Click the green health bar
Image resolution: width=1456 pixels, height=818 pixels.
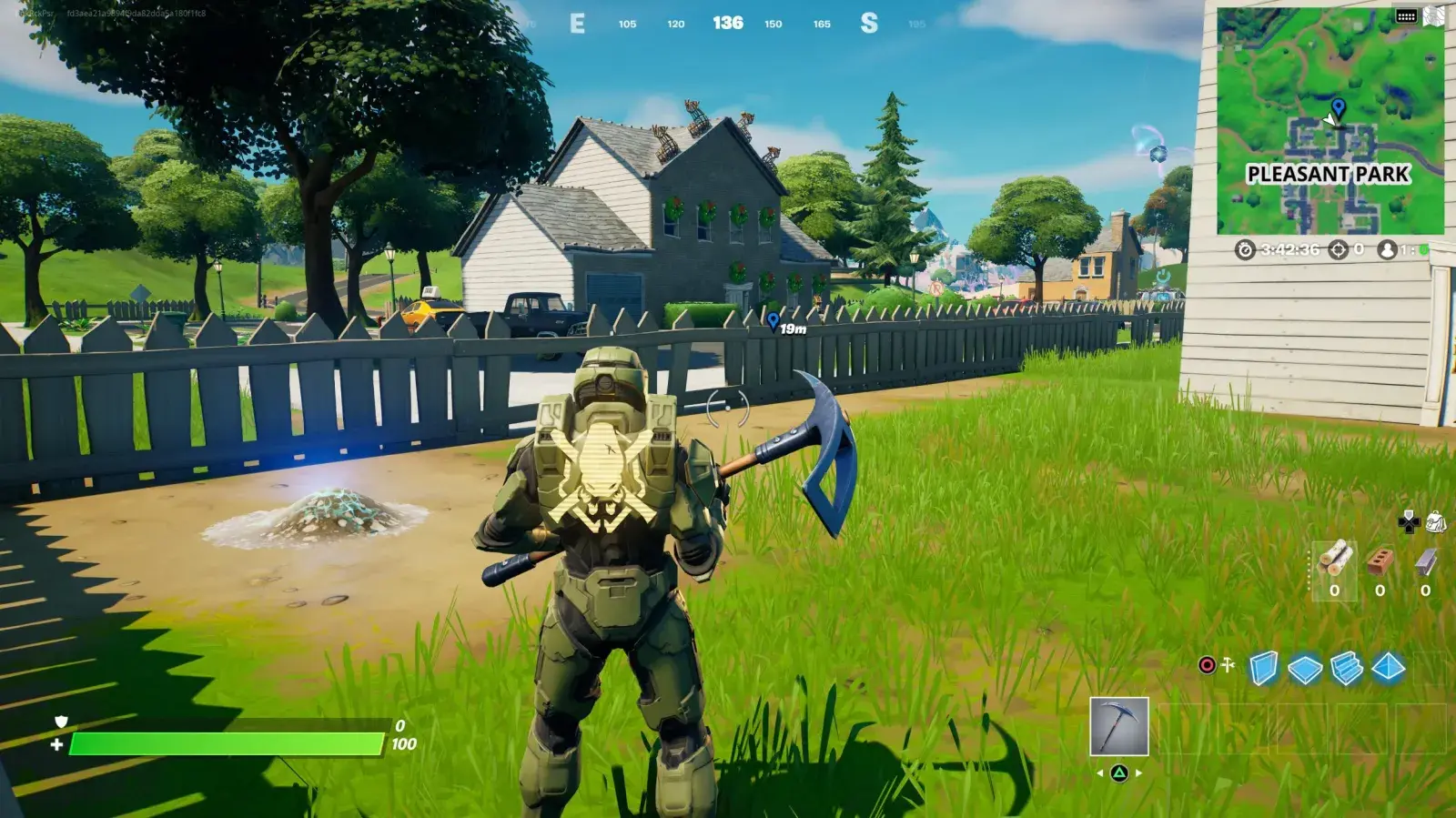[227, 742]
